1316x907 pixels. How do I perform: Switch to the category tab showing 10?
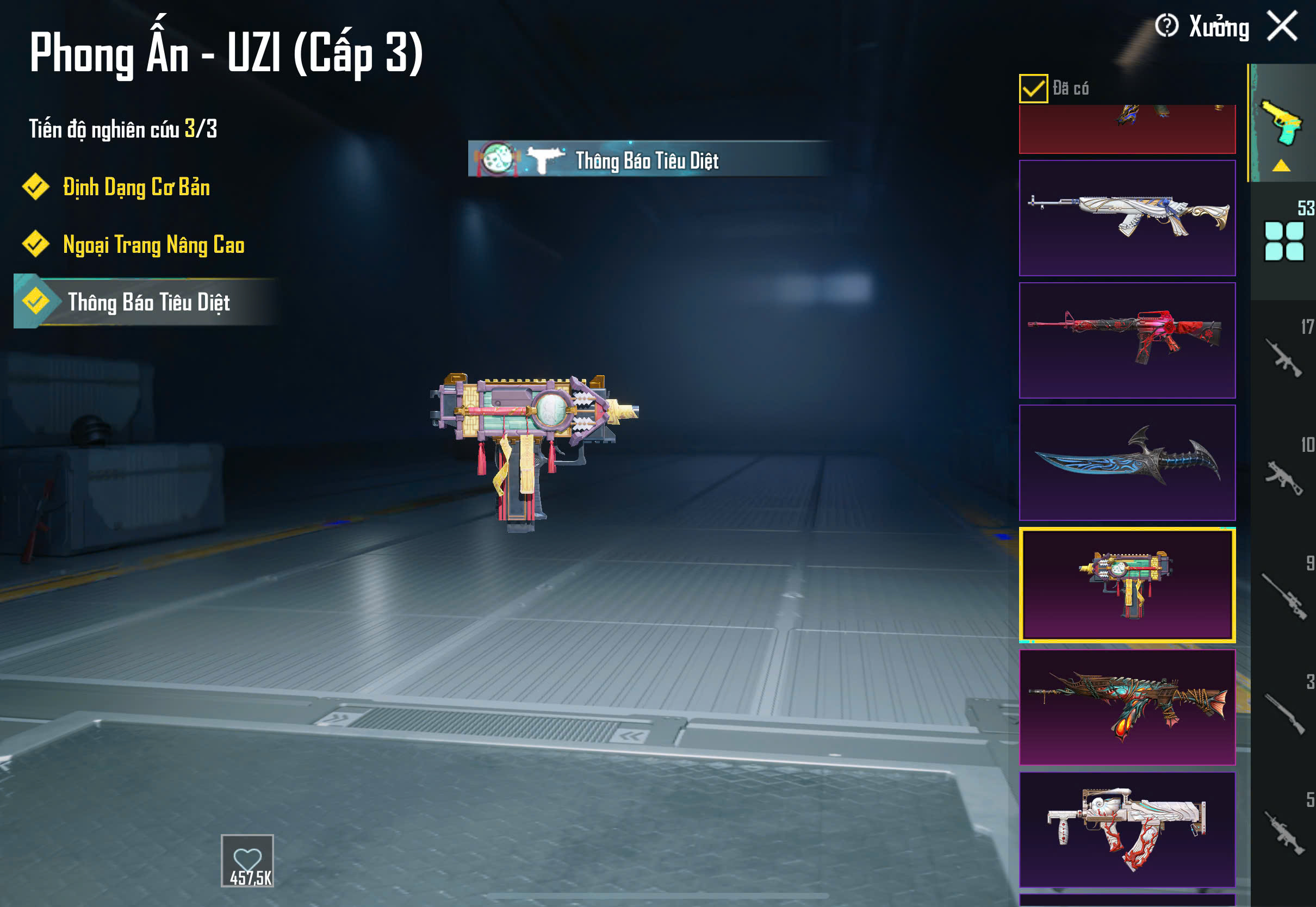tap(1283, 476)
